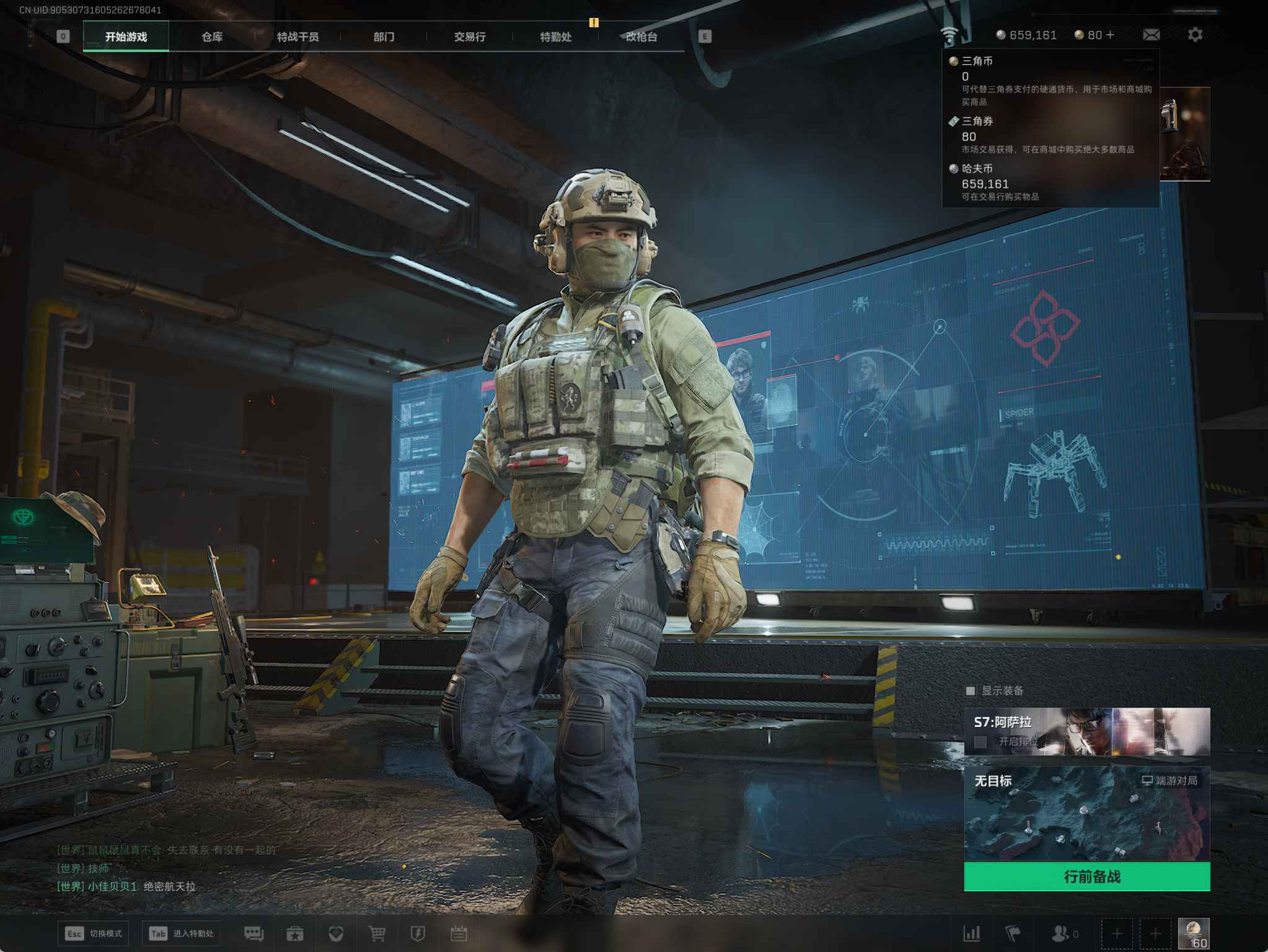Select the 特勤处 tab
This screenshot has height=952, width=1268.
(555, 37)
